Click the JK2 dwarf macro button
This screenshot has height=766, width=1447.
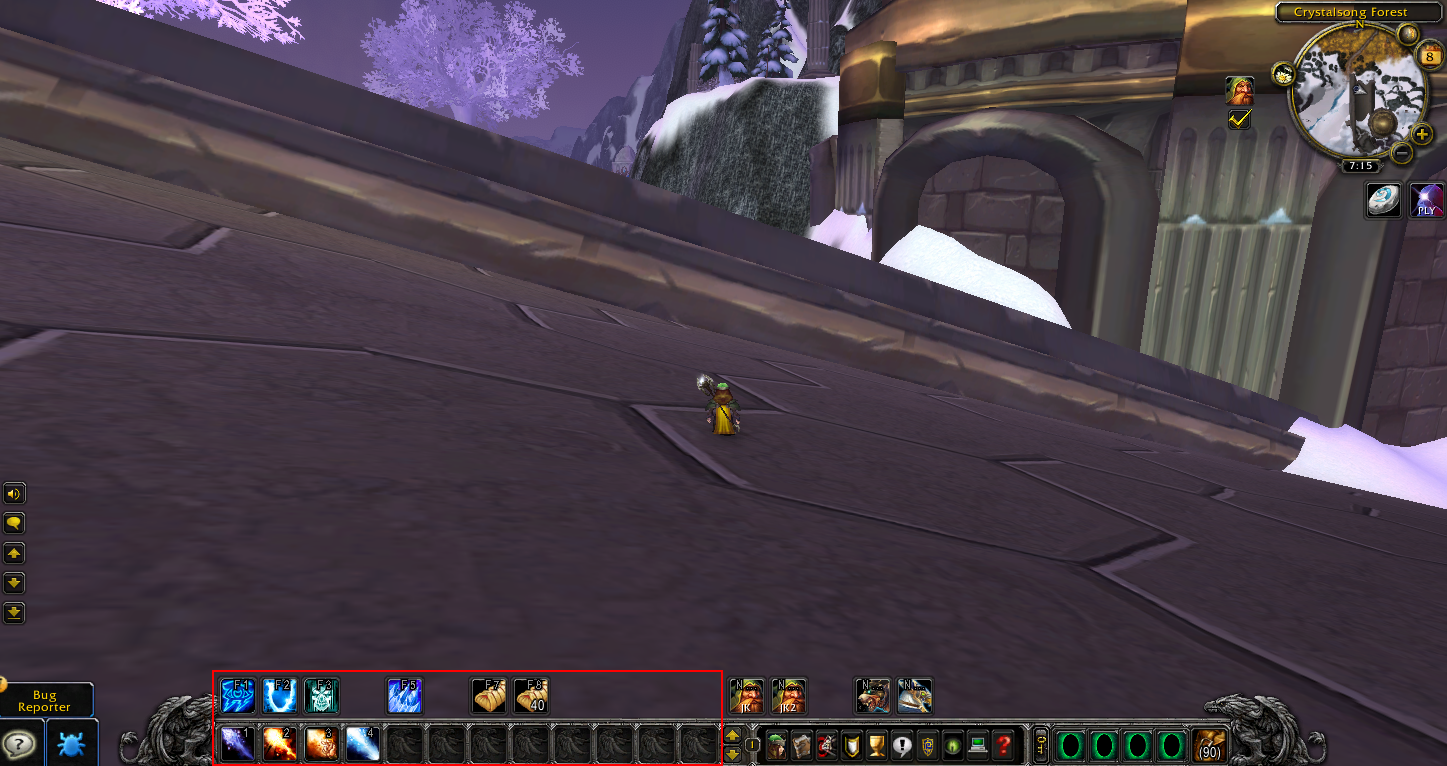pyautogui.click(x=789, y=695)
